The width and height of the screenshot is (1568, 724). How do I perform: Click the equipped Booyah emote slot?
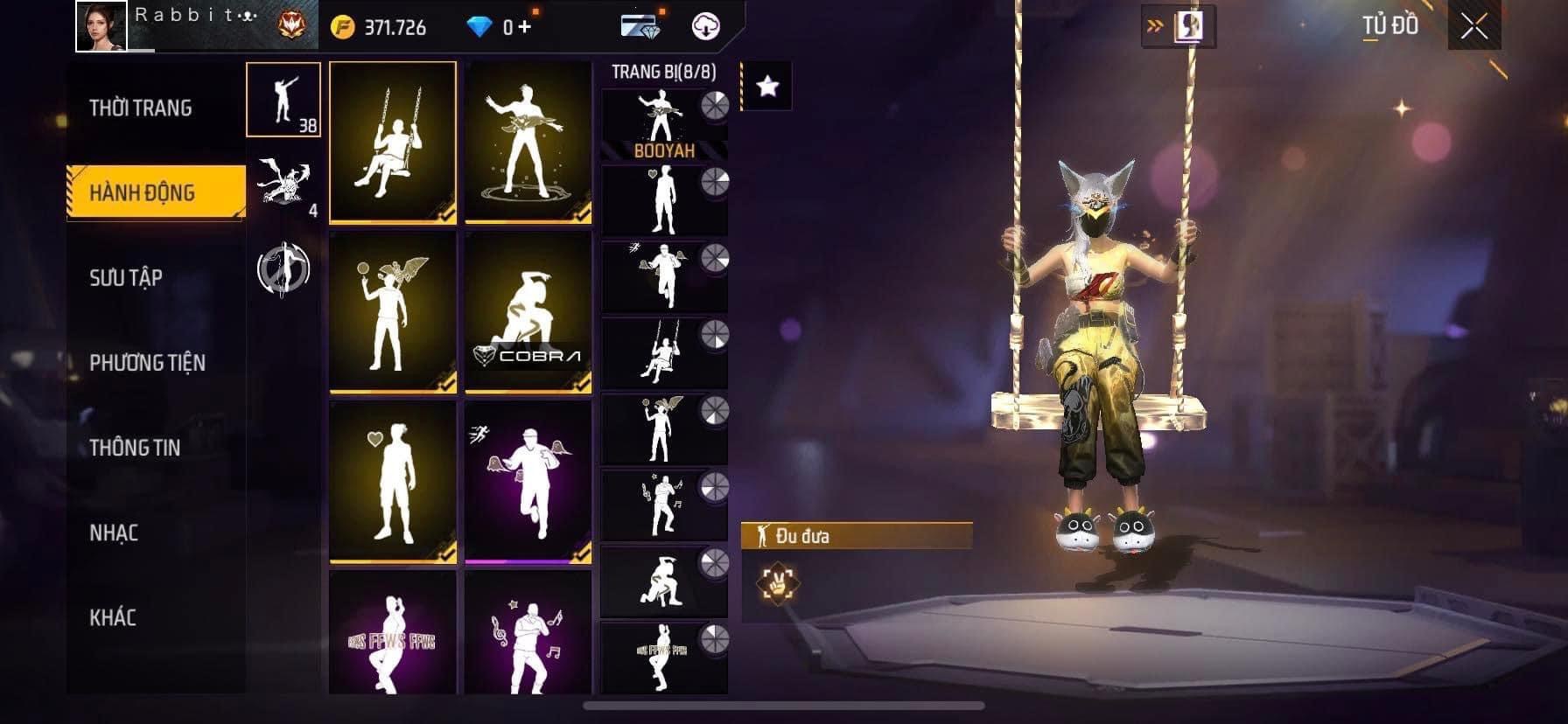[x=664, y=125]
